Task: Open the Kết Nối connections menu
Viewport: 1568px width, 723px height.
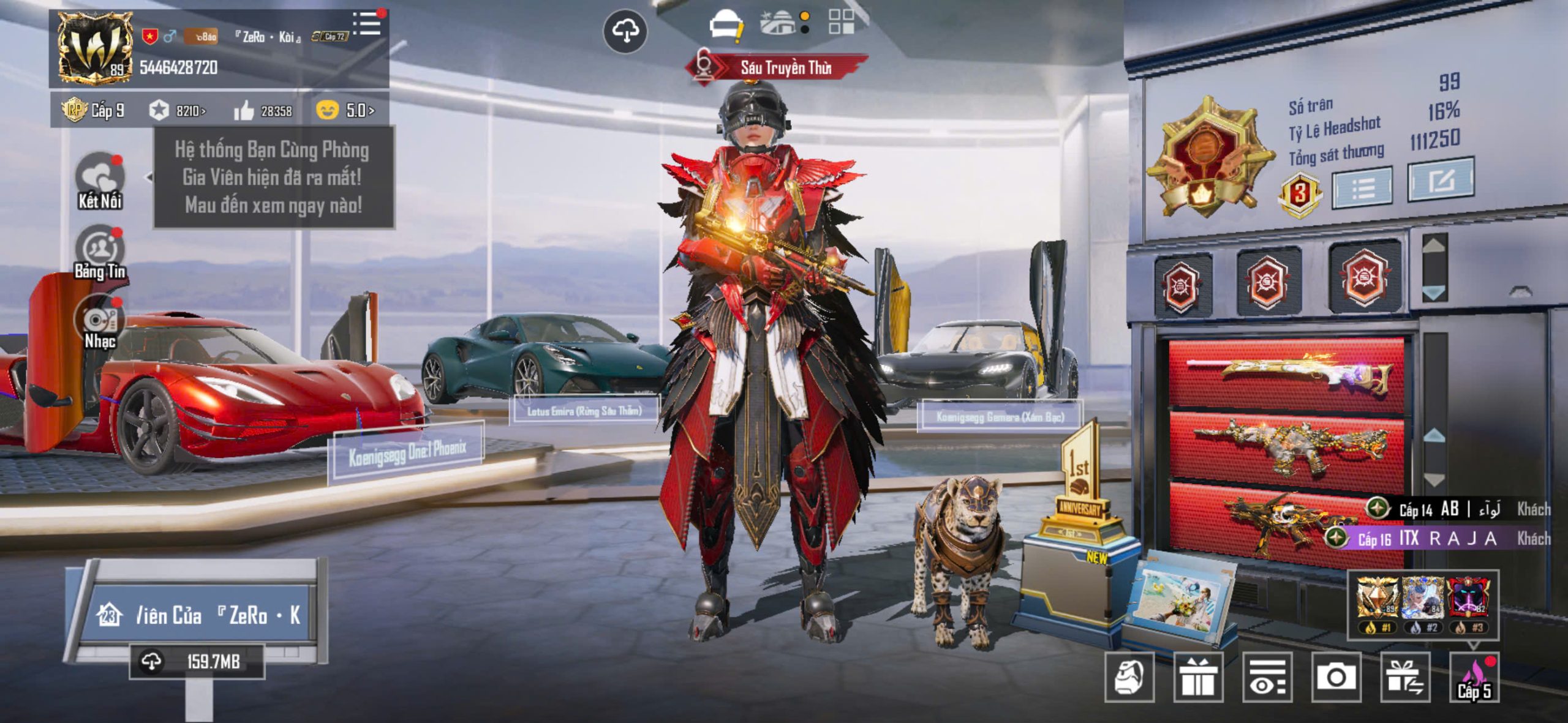Action: click(x=100, y=181)
